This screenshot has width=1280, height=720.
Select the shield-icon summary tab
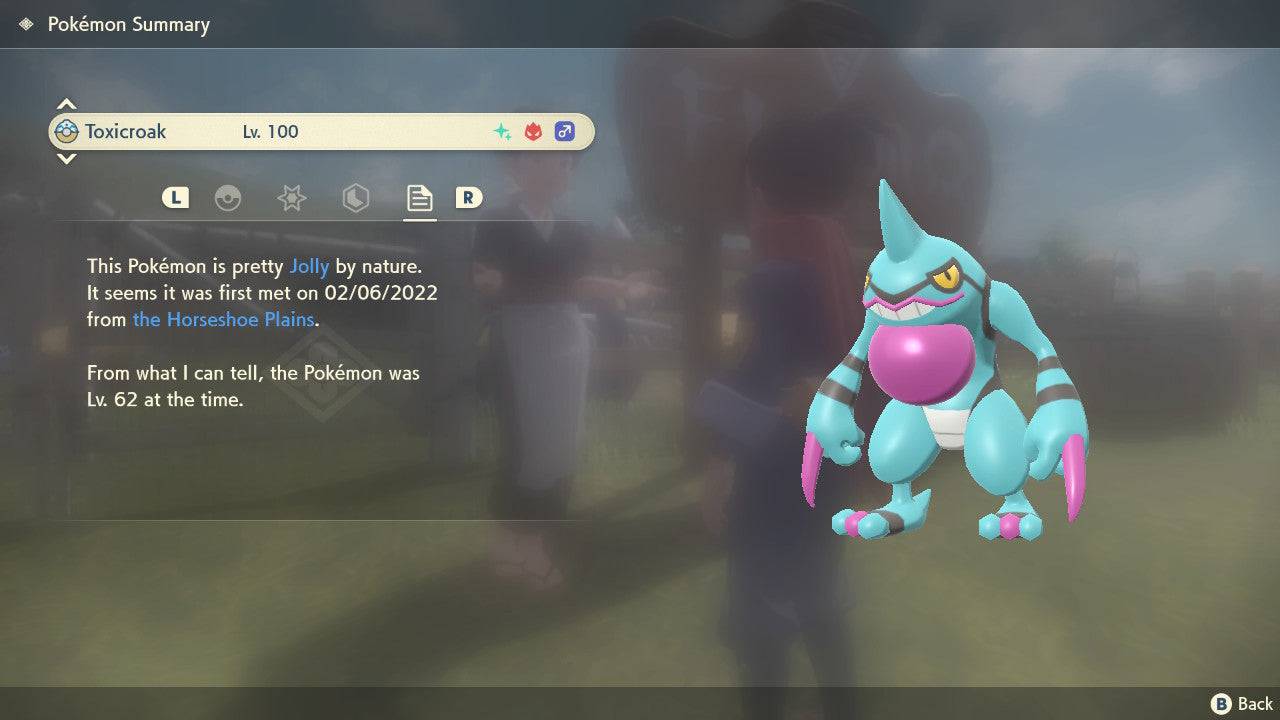pos(355,198)
